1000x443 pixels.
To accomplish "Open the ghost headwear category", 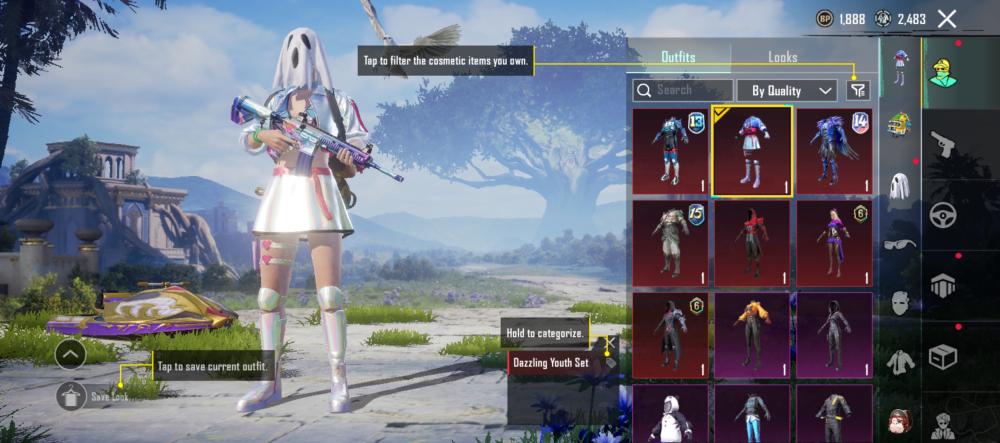I will click(900, 188).
